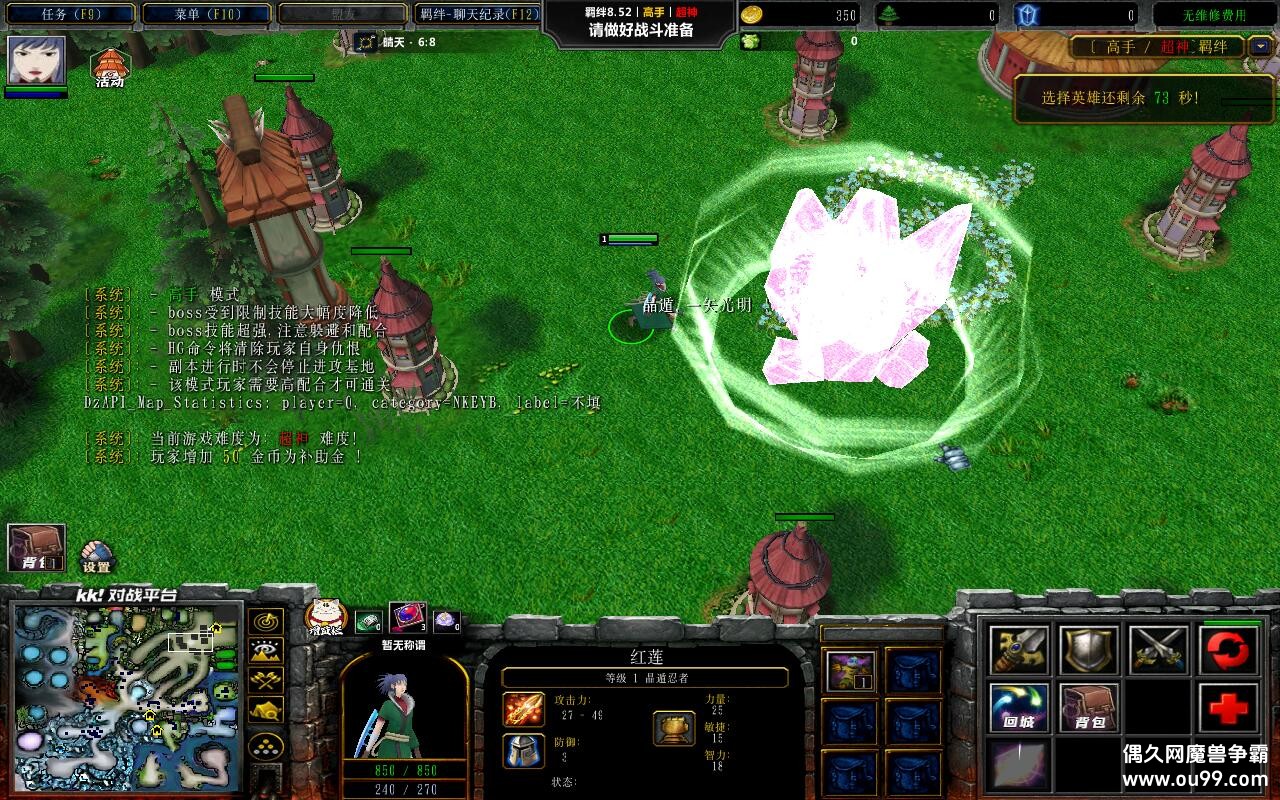Image resolution: width=1280 pixels, height=800 pixels.
Task: Activate the minimap signal ping button
Action: coord(265,622)
